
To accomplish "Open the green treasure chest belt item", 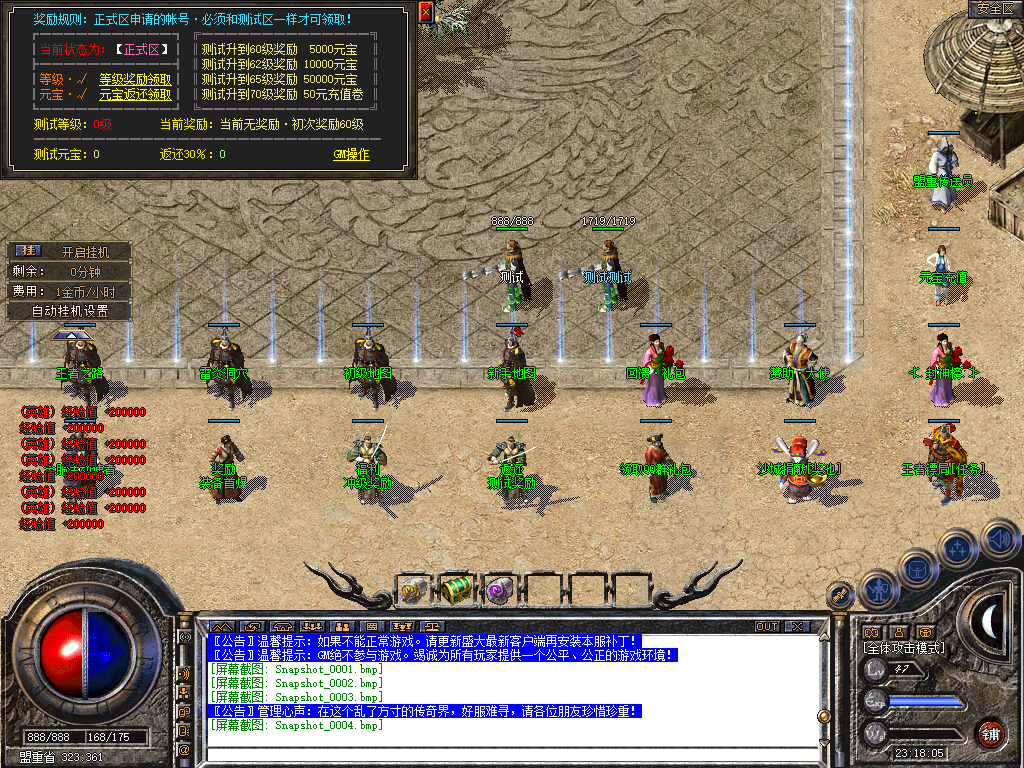I will coord(456,591).
